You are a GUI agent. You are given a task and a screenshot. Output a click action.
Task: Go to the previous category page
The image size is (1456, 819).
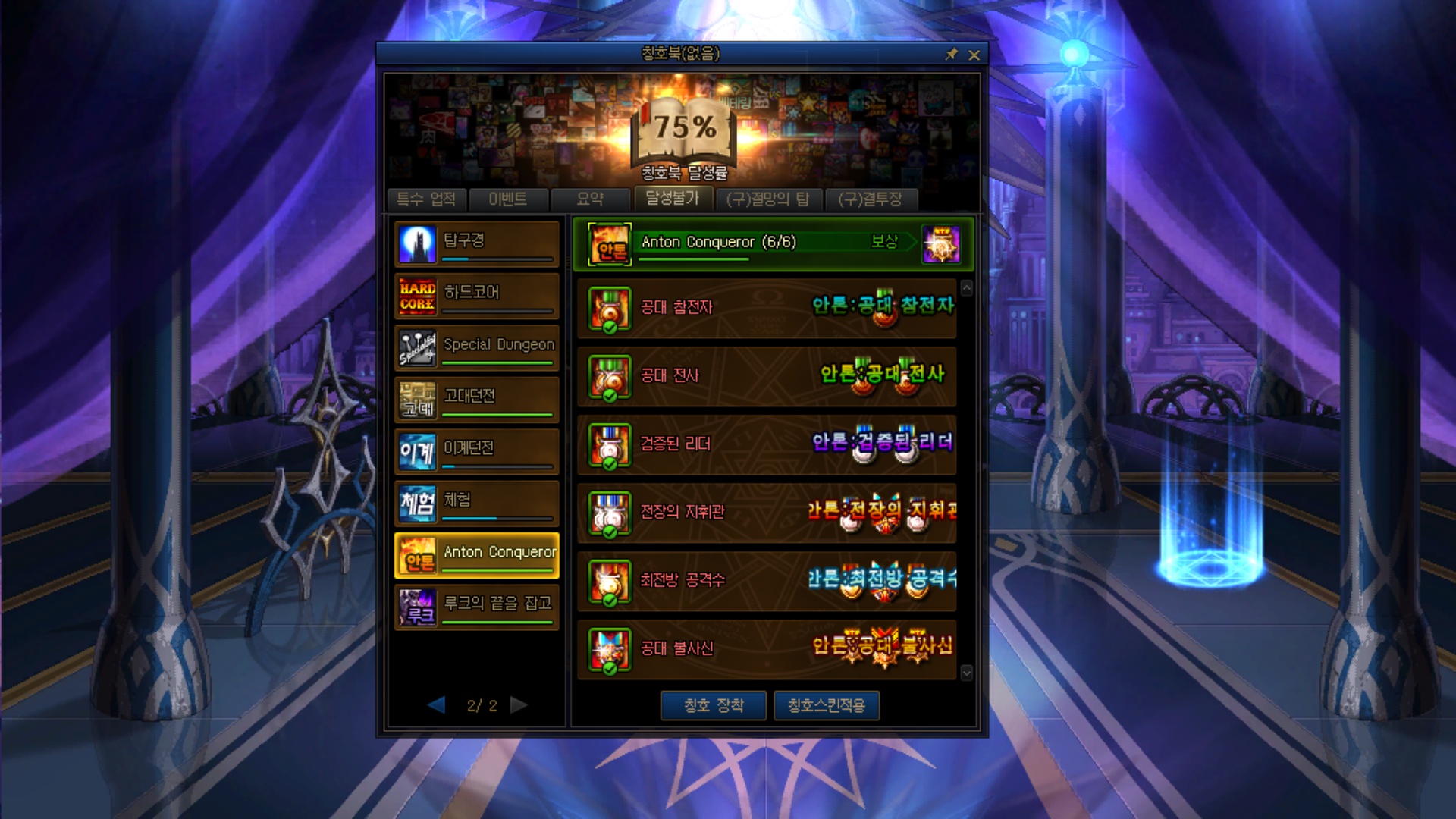(x=437, y=705)
